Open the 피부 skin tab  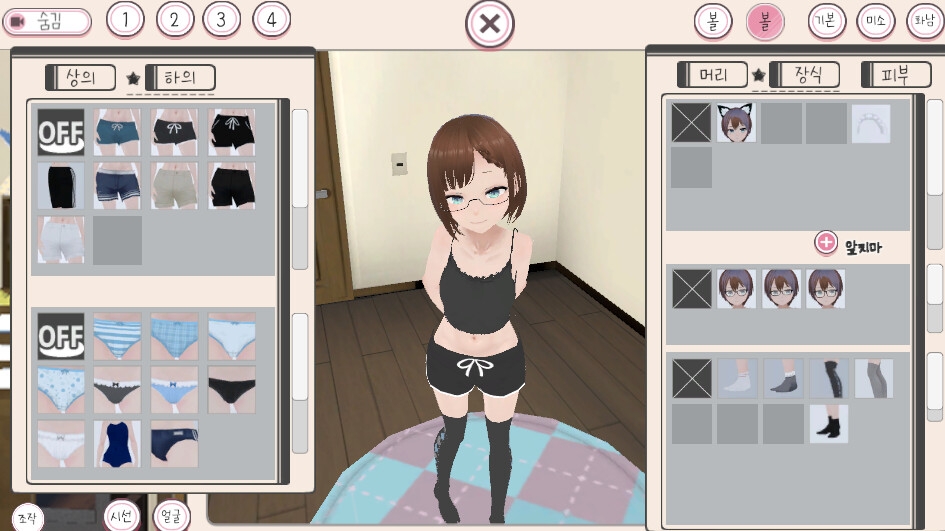(893, 74)
